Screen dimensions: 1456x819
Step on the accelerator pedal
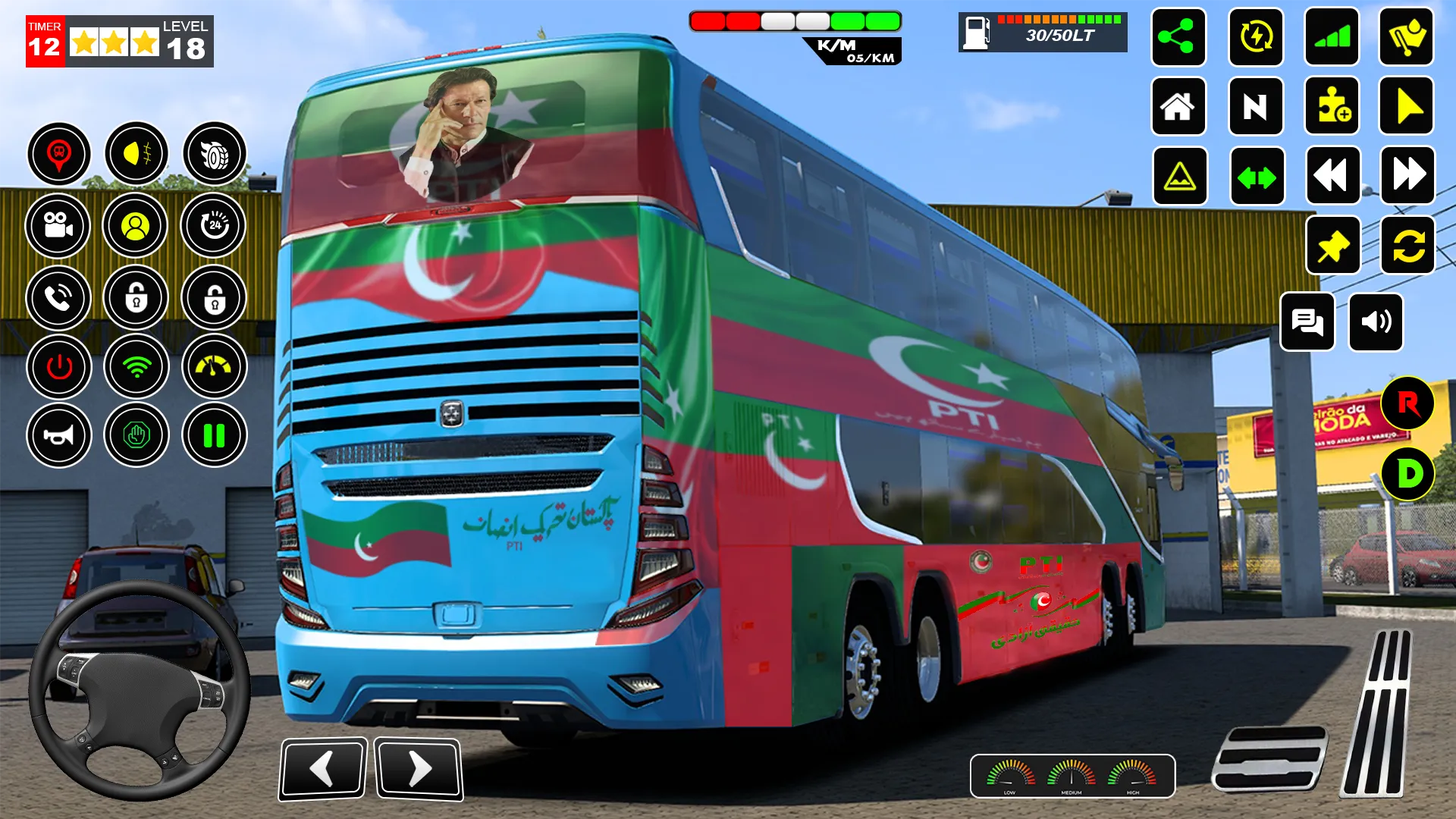coord(1379,713)
